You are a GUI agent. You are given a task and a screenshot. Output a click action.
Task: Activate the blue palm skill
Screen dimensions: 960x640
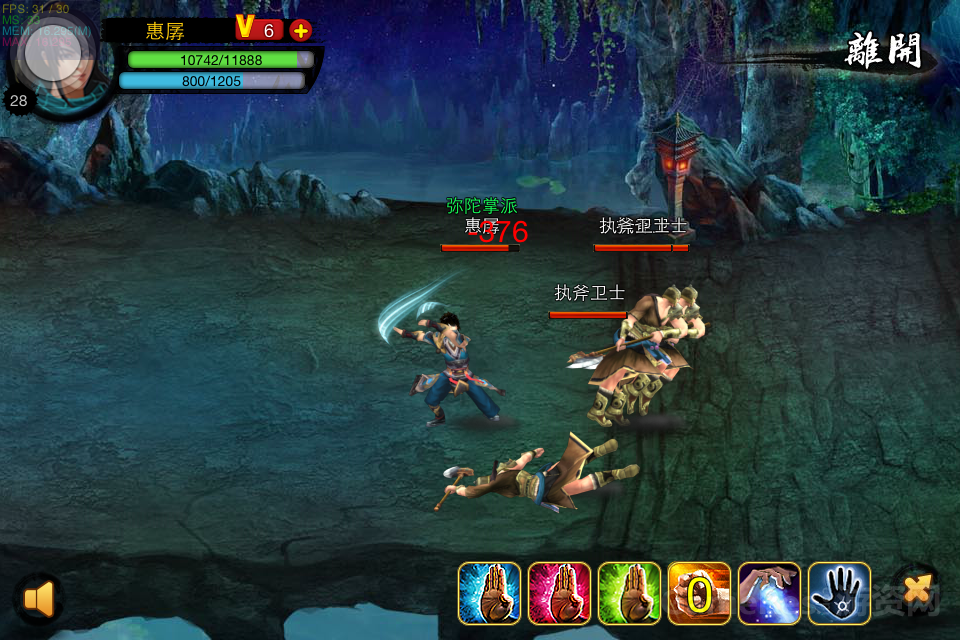point(489,594)
